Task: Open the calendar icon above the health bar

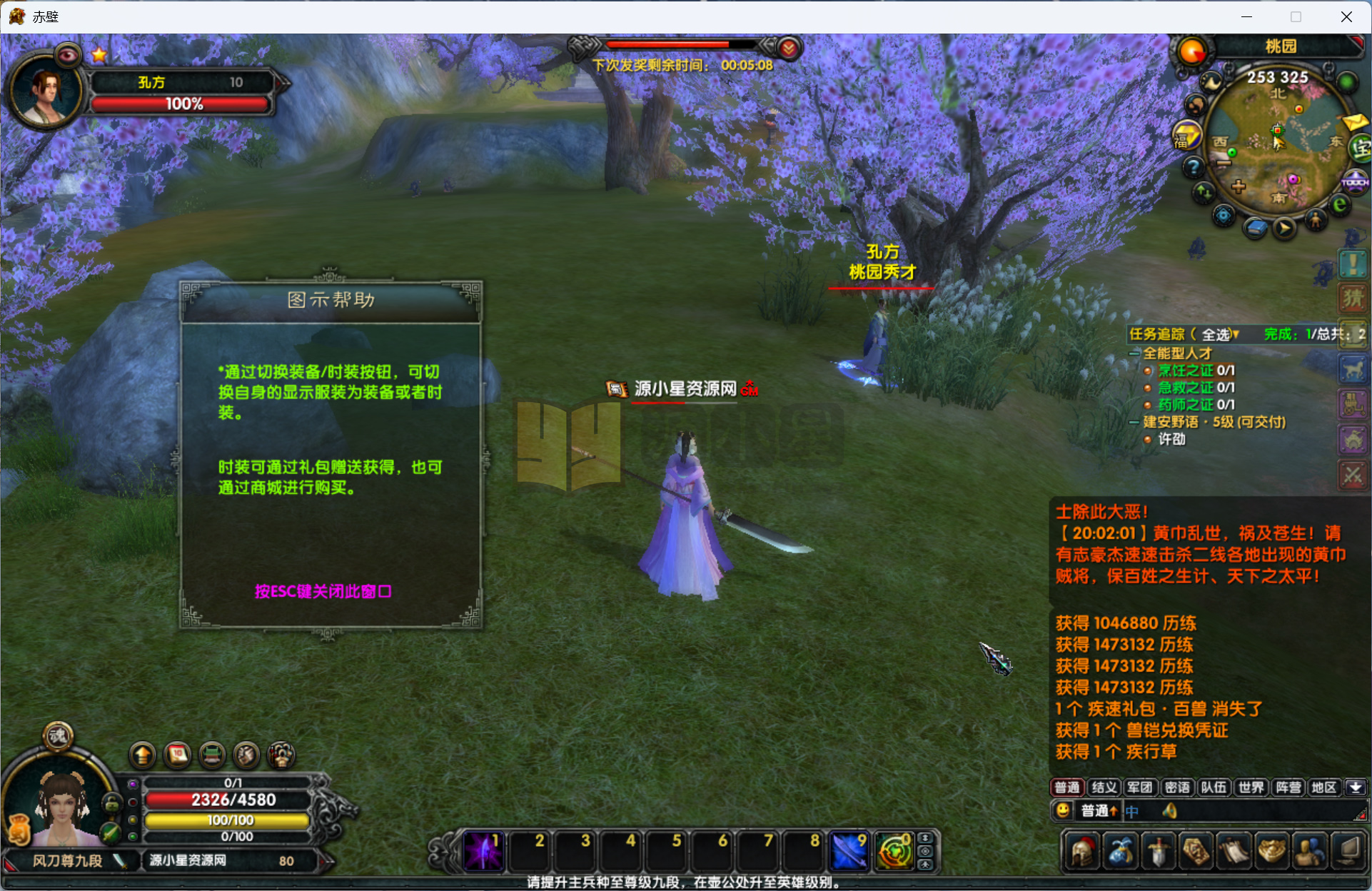Action: click(x=178, y=755)
